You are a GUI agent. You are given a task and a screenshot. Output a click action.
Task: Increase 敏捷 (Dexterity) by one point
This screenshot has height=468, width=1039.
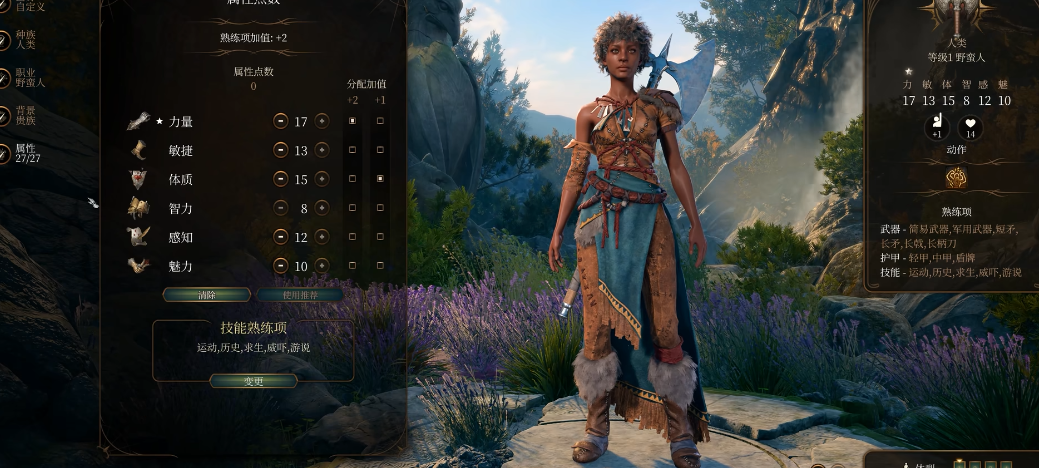click(322, 150)
